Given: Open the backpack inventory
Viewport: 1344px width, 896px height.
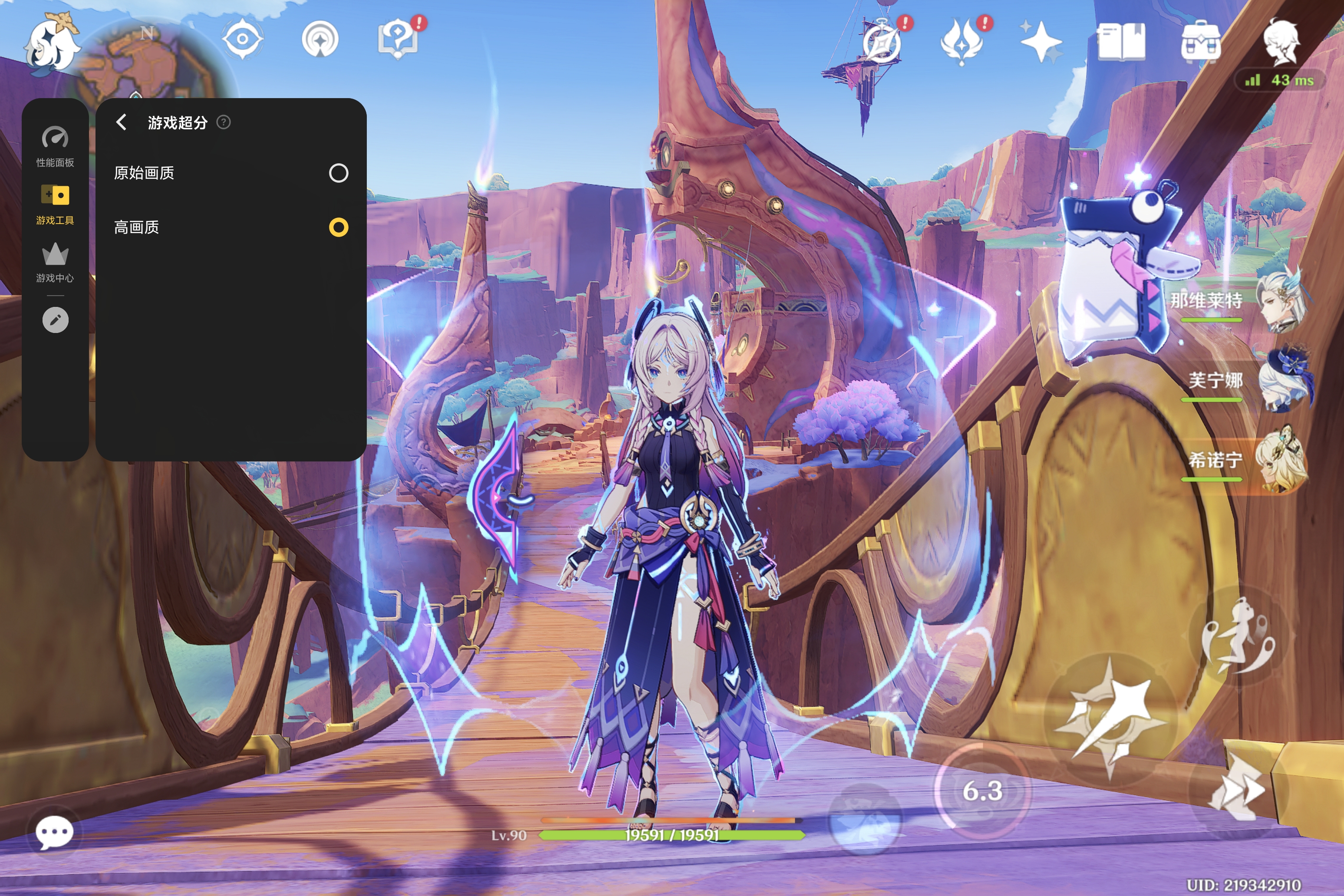Looking at the screenshot, I should [1201, 41].
